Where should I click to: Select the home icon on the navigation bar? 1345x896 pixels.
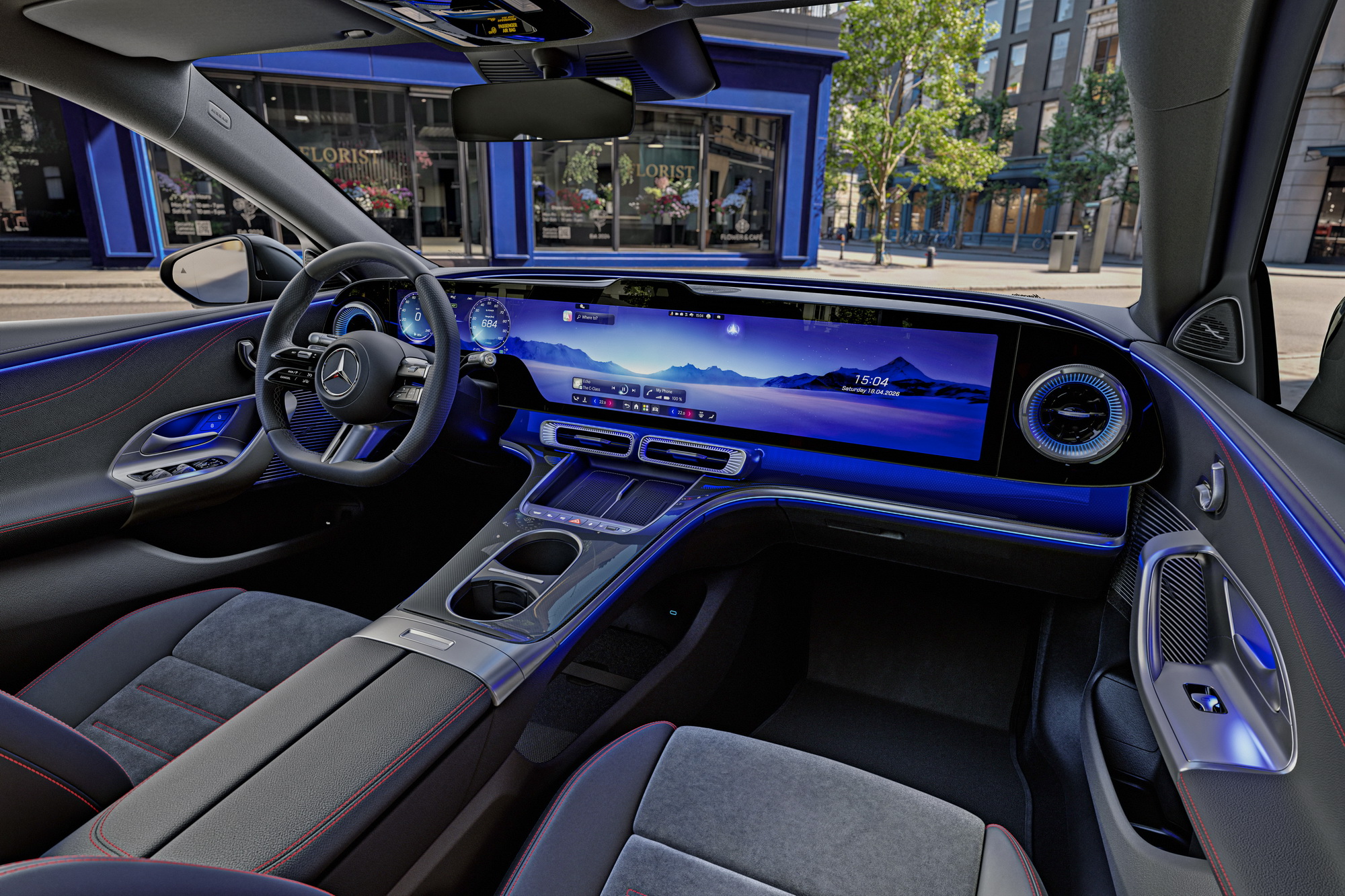(636, 407)
